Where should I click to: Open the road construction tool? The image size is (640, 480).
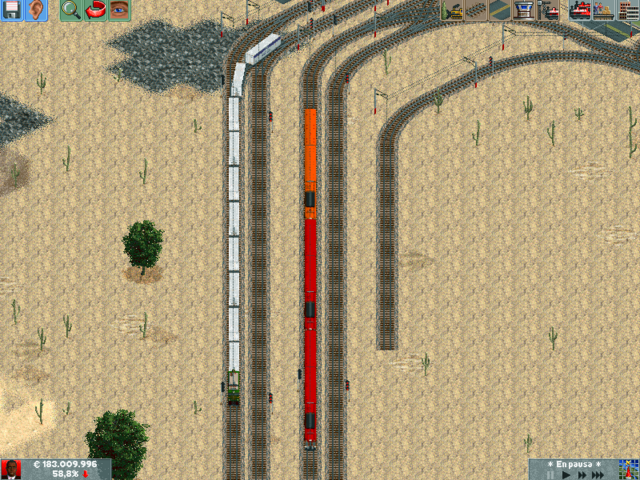(501, 11)
